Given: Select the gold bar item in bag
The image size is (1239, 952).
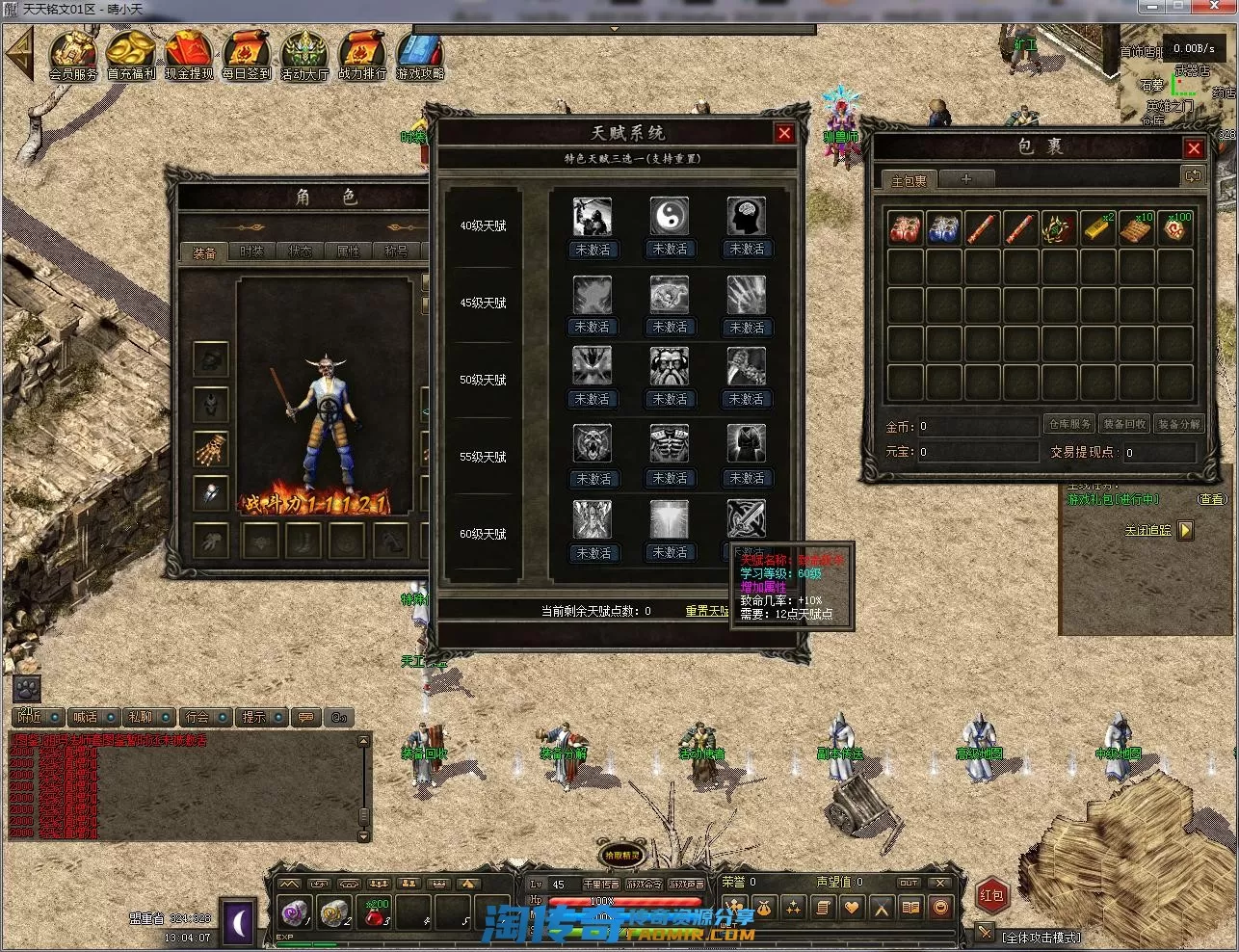Looking at the screenshot, I should [1097, 229].
